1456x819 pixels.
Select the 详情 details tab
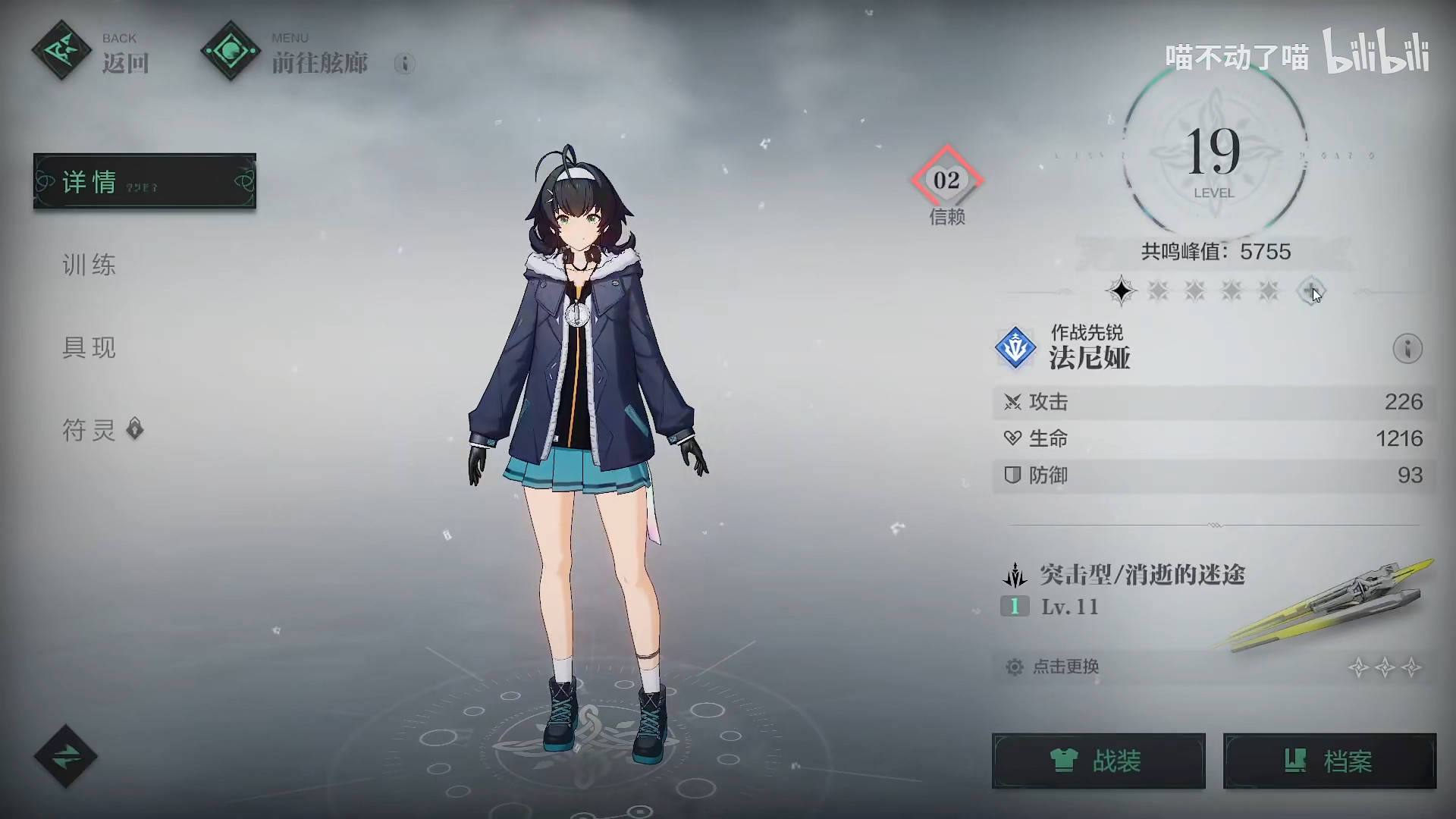click(x=144, y=181)
